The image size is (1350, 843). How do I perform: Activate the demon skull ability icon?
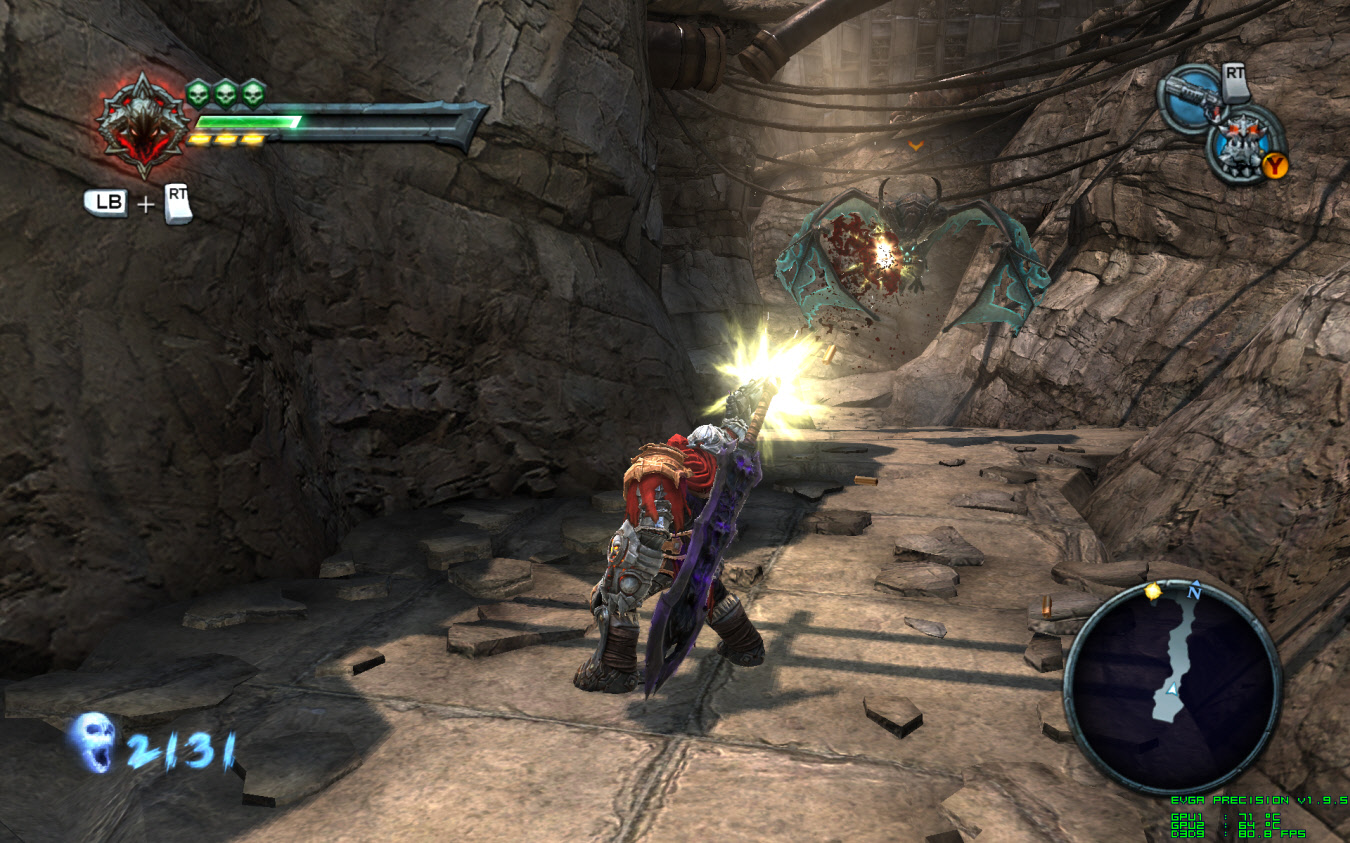click(1243, 145)
